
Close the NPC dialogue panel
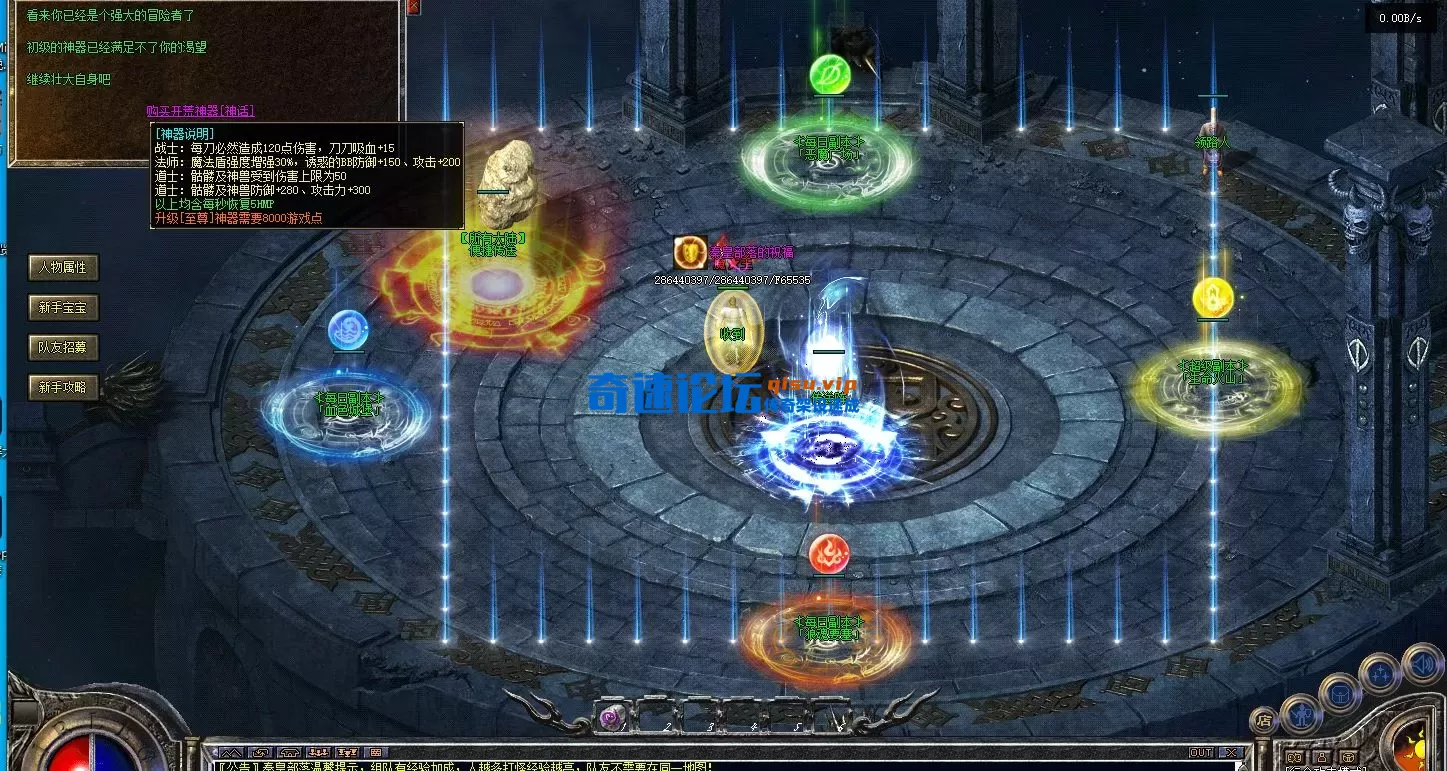point(414,8)
